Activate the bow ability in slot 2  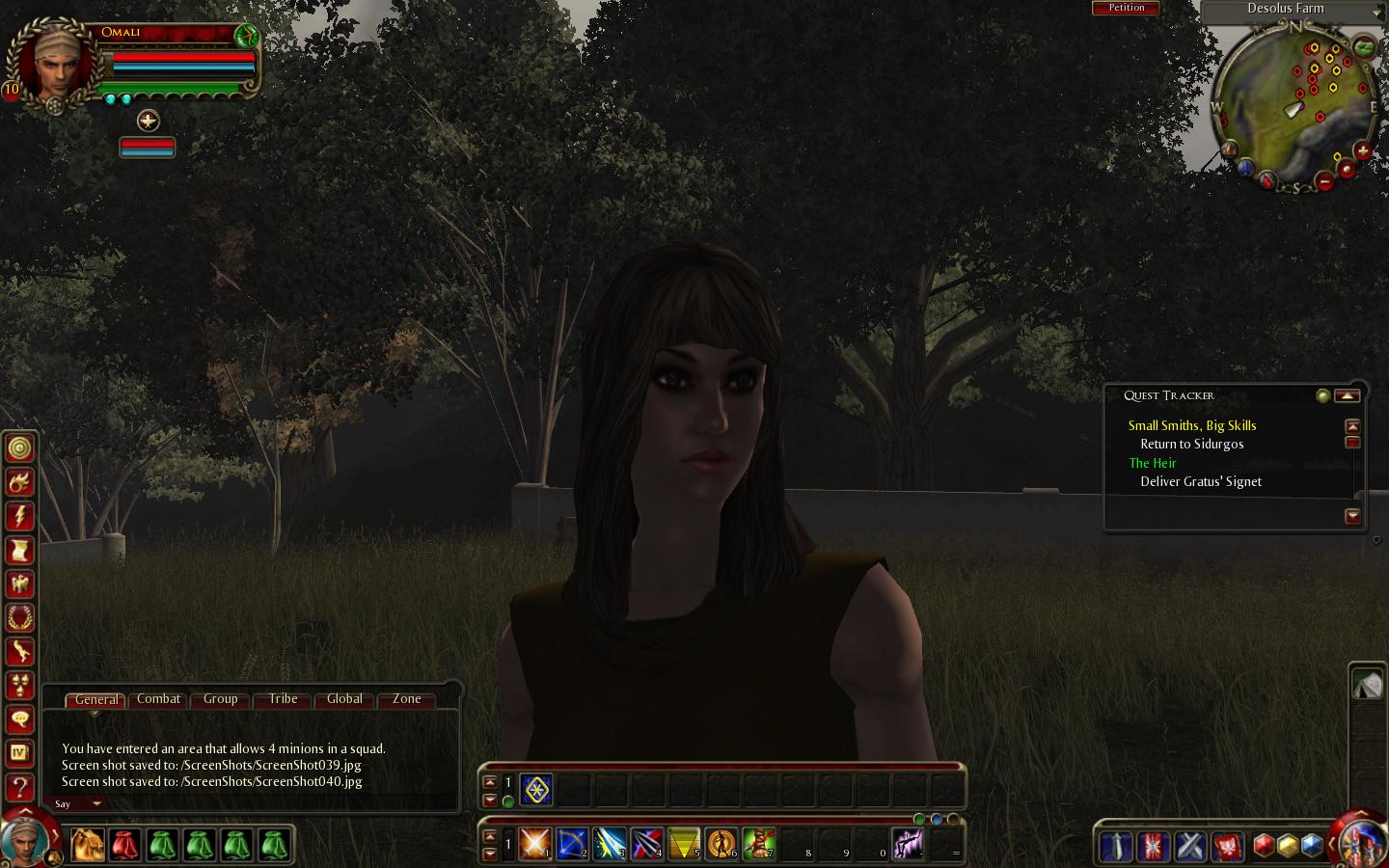coord(572,844)
